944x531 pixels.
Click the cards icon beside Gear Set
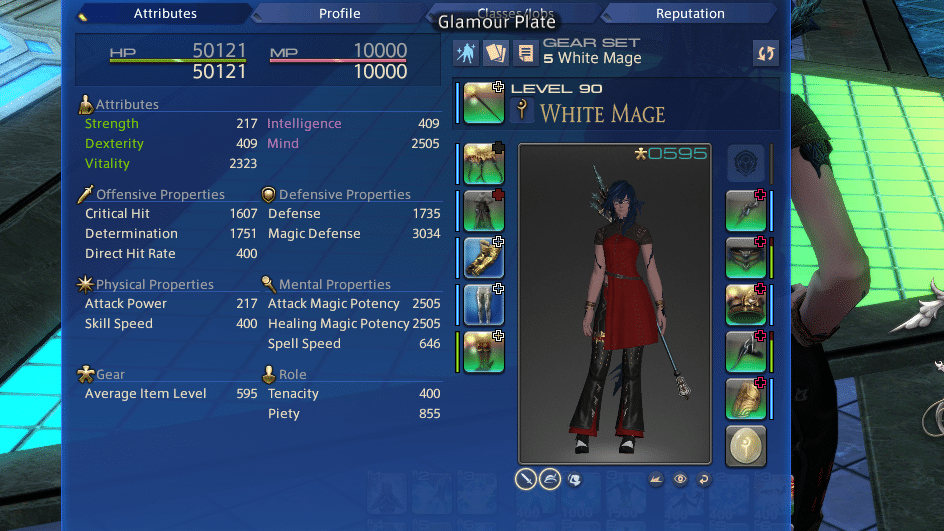point(495,53)
